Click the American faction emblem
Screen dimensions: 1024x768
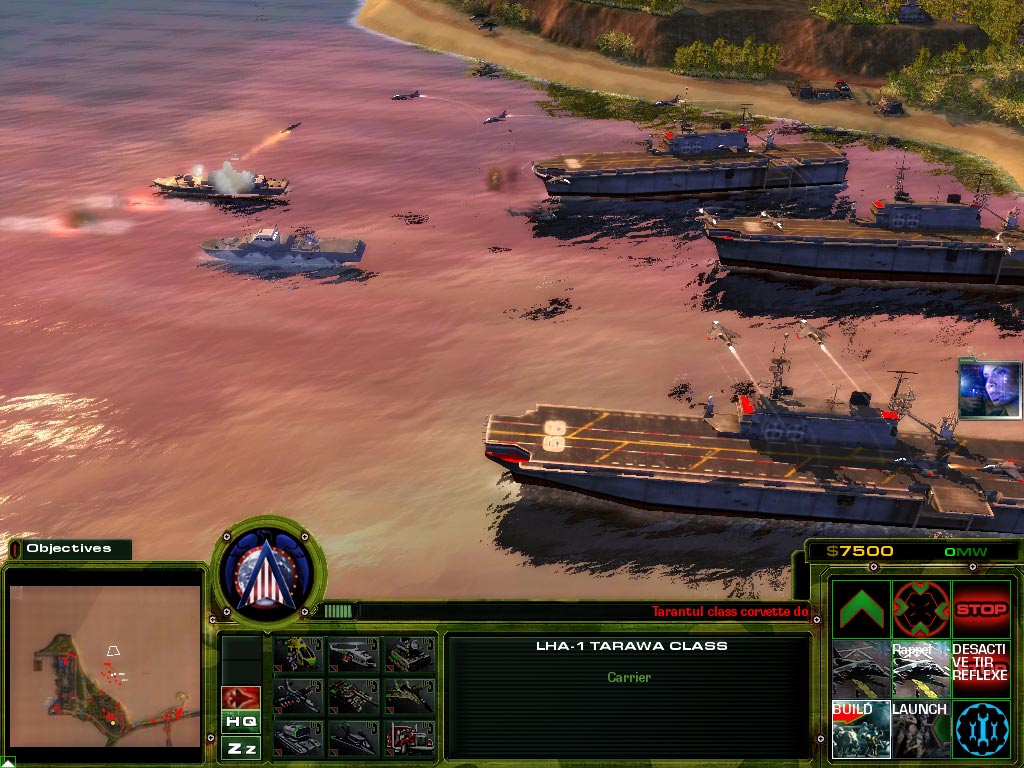[x=268, y=570]
